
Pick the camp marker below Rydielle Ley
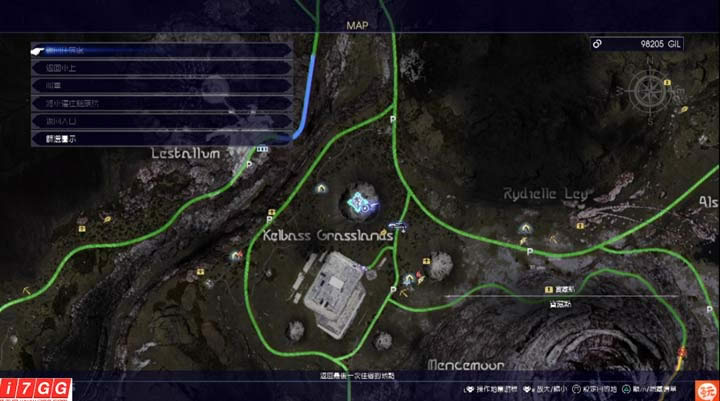click(x=524, y=228)
